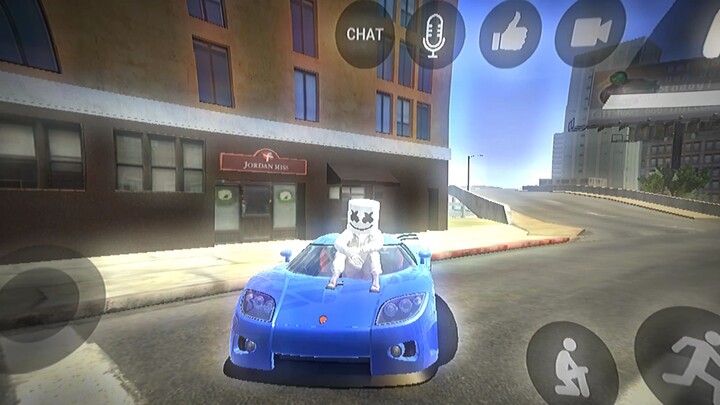Tap the thumbs-up like button
This screenshot has height=405, width=720.
pos(510,33)
